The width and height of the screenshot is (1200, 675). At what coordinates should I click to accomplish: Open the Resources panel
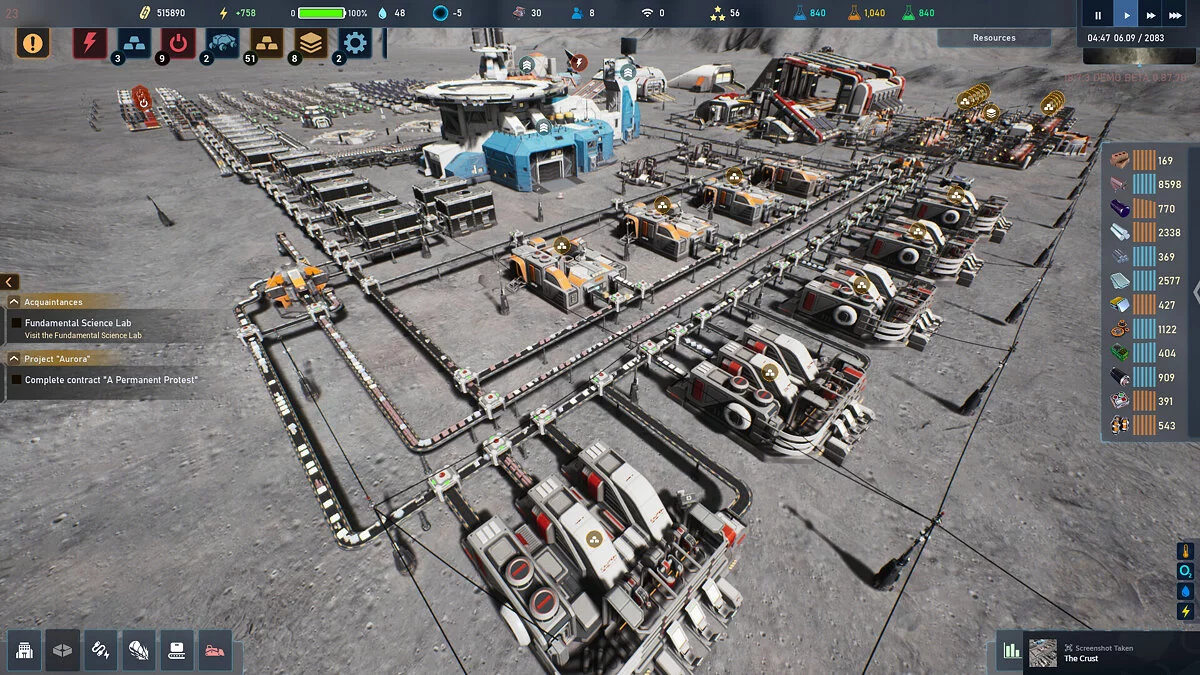pos(994,38)
